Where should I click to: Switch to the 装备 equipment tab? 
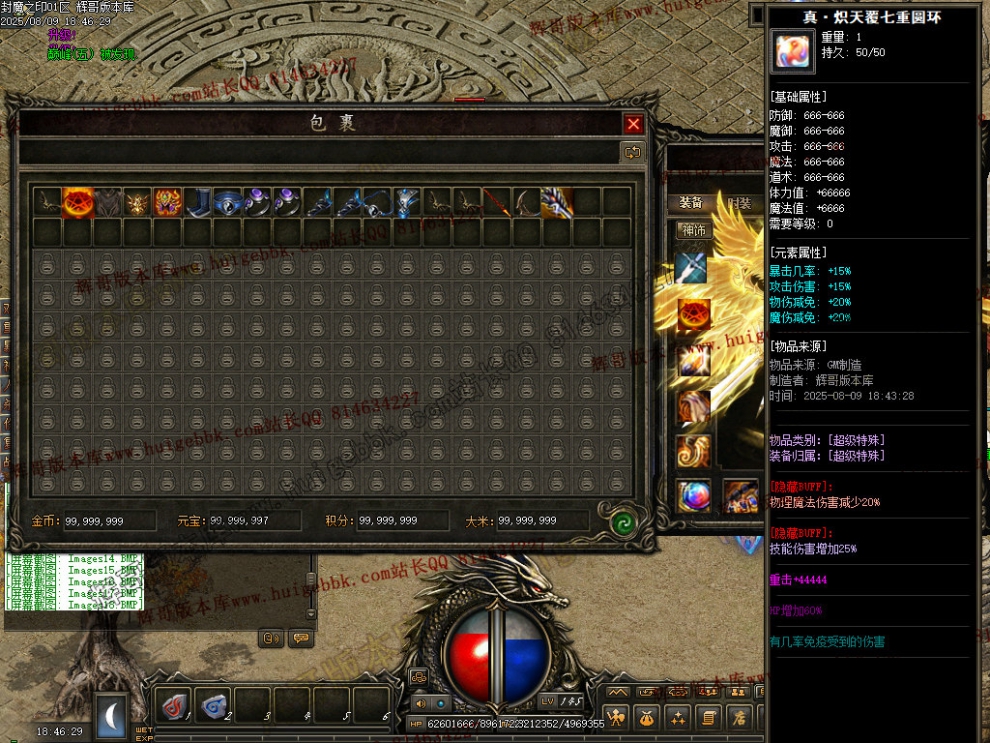click(x=691, y=203)
